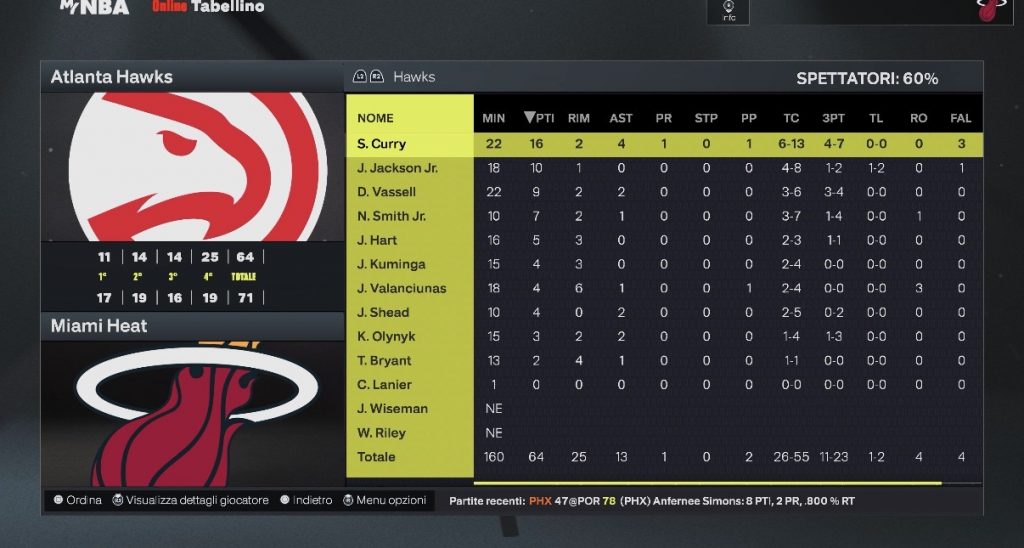
Task: Pick N. Smith Jr. from the roster
Action: [x=392, y=216]
